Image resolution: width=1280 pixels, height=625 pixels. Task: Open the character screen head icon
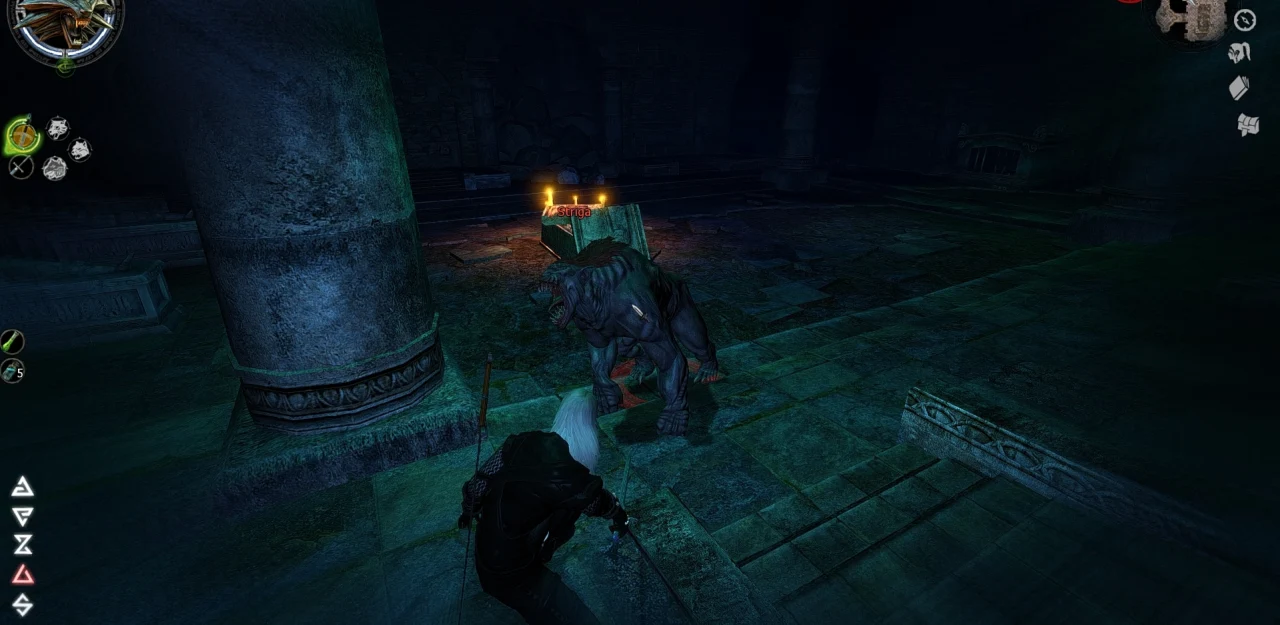(1241, 53)
